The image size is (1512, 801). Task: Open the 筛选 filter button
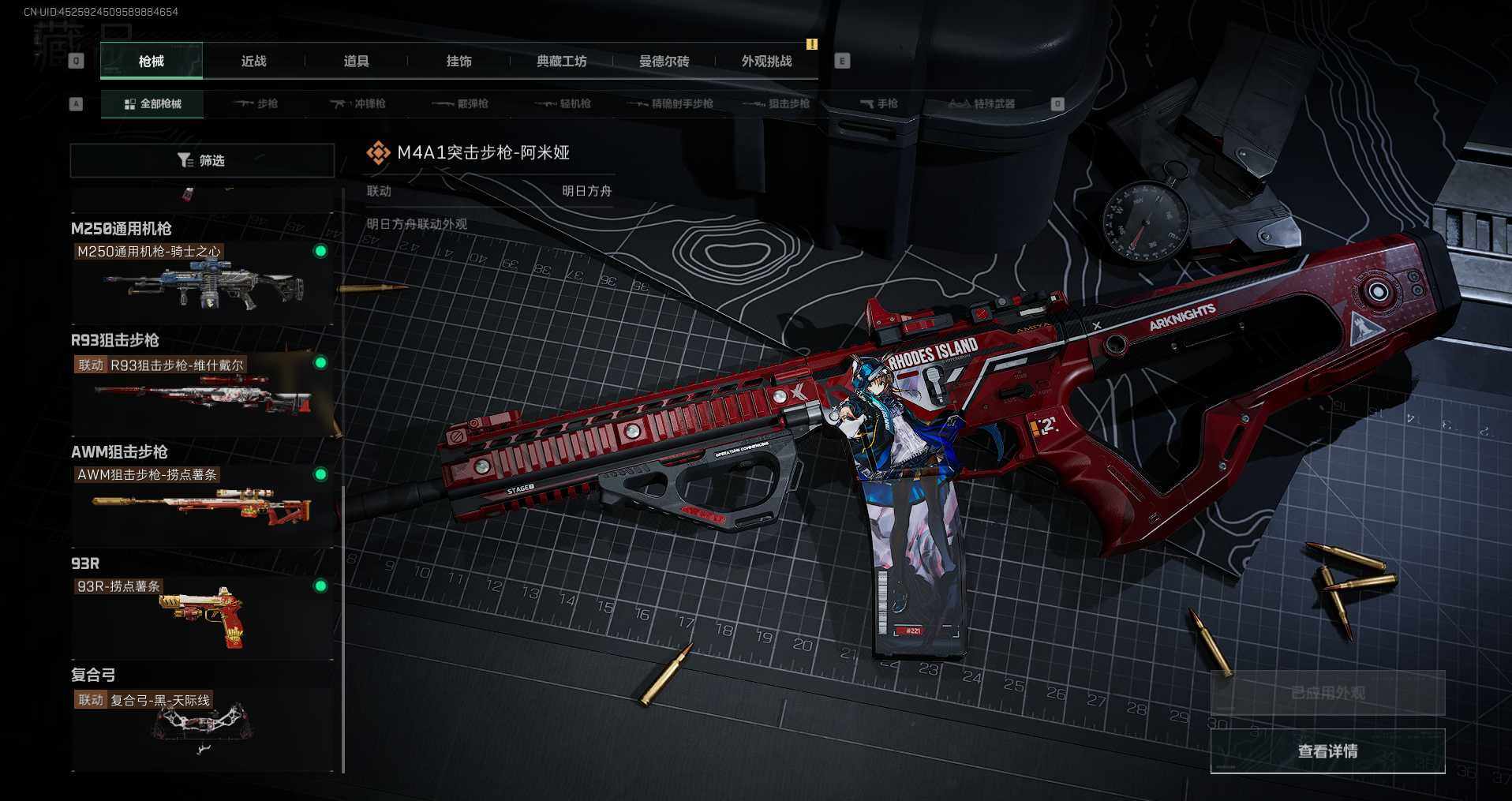(202, 161)
